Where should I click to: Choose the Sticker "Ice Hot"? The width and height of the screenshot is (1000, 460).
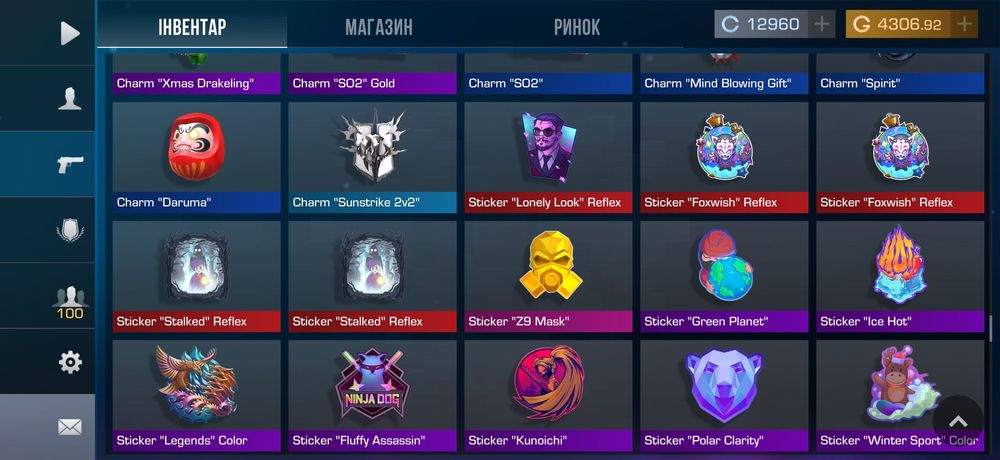(x=900, y=276)
